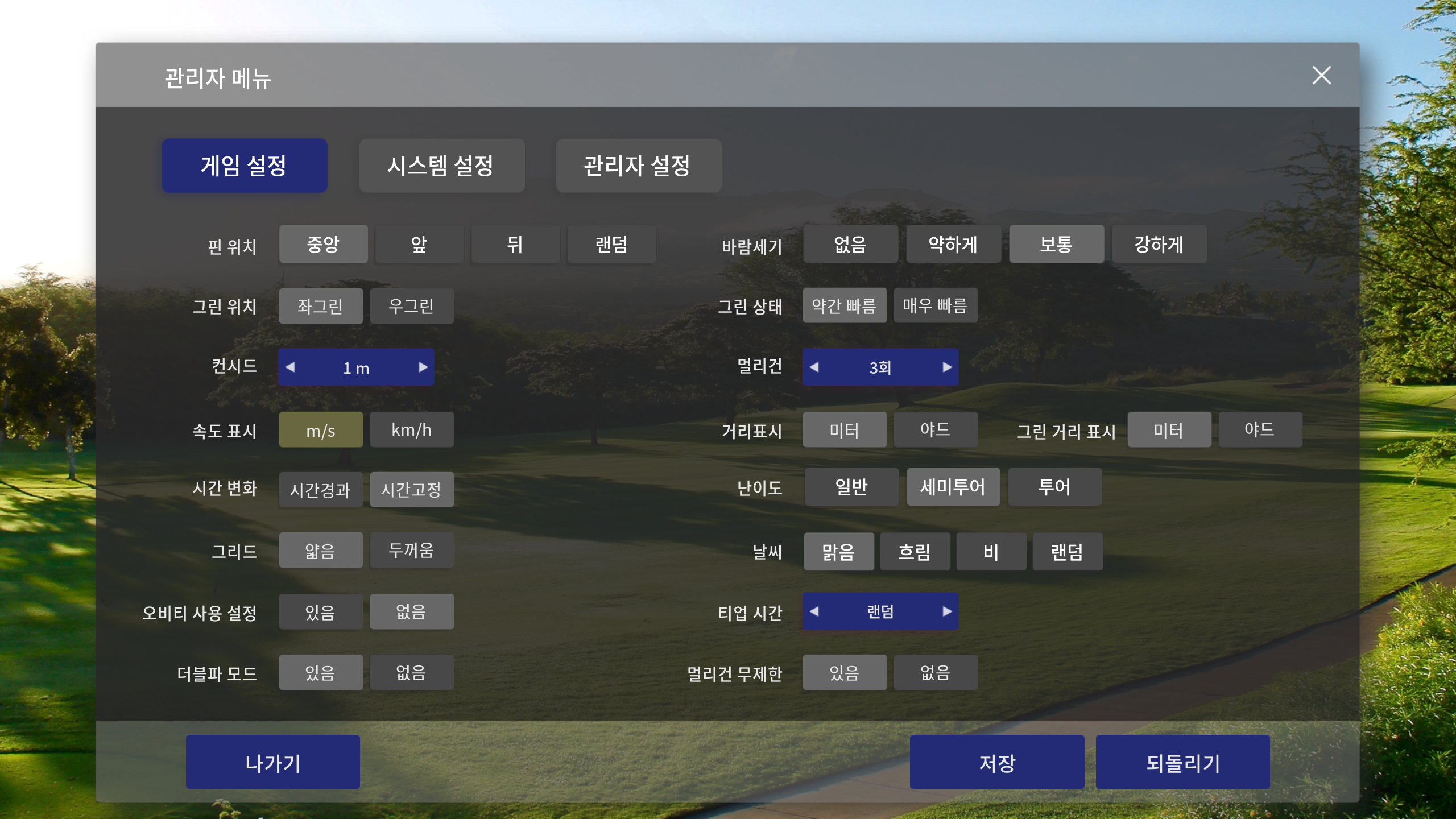Set 난이도 to 투어
The height and width of the screenshot is (819, 1456).
[1054, 487]
